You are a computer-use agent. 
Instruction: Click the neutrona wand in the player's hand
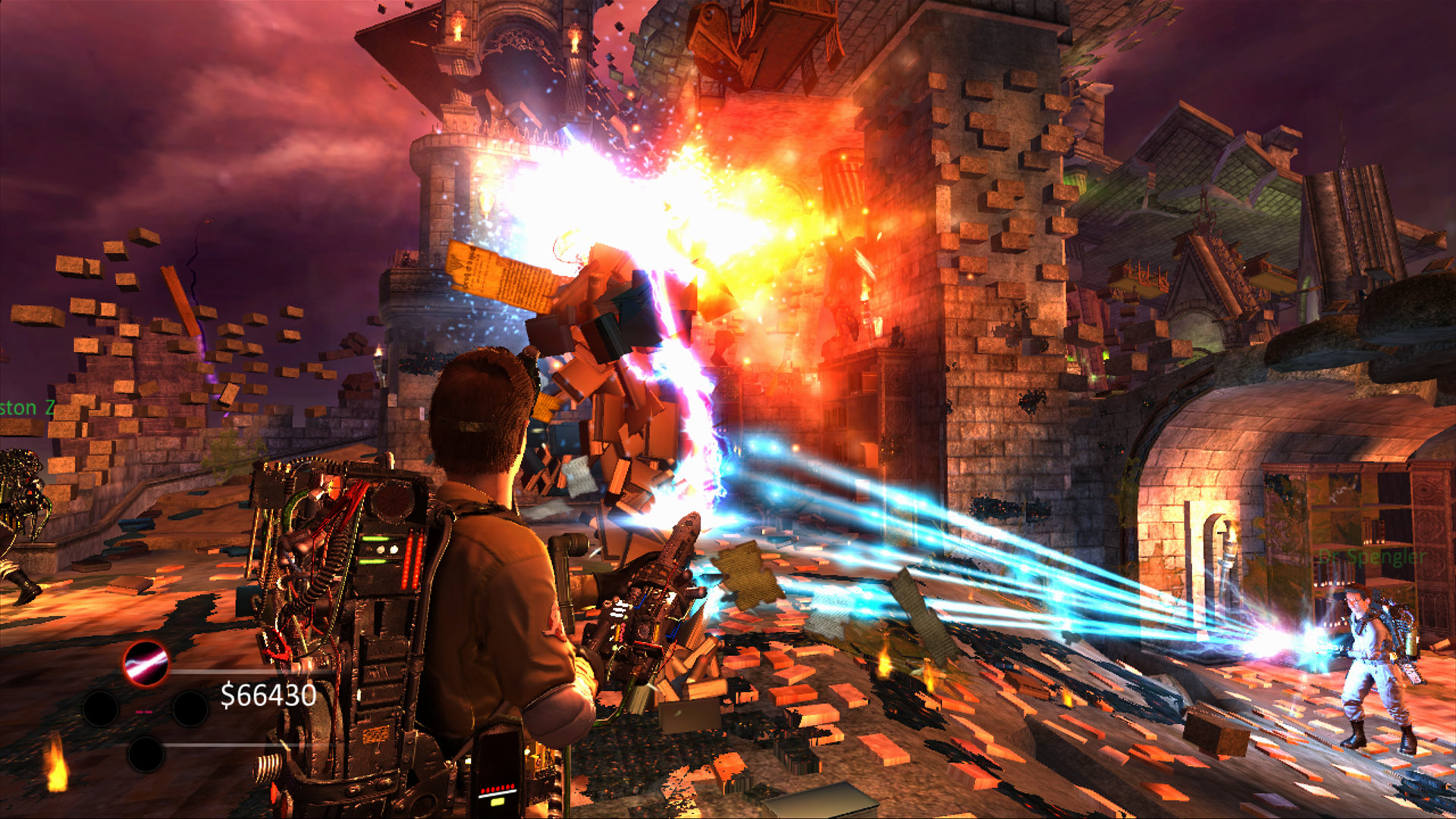[x=648, y=599]
